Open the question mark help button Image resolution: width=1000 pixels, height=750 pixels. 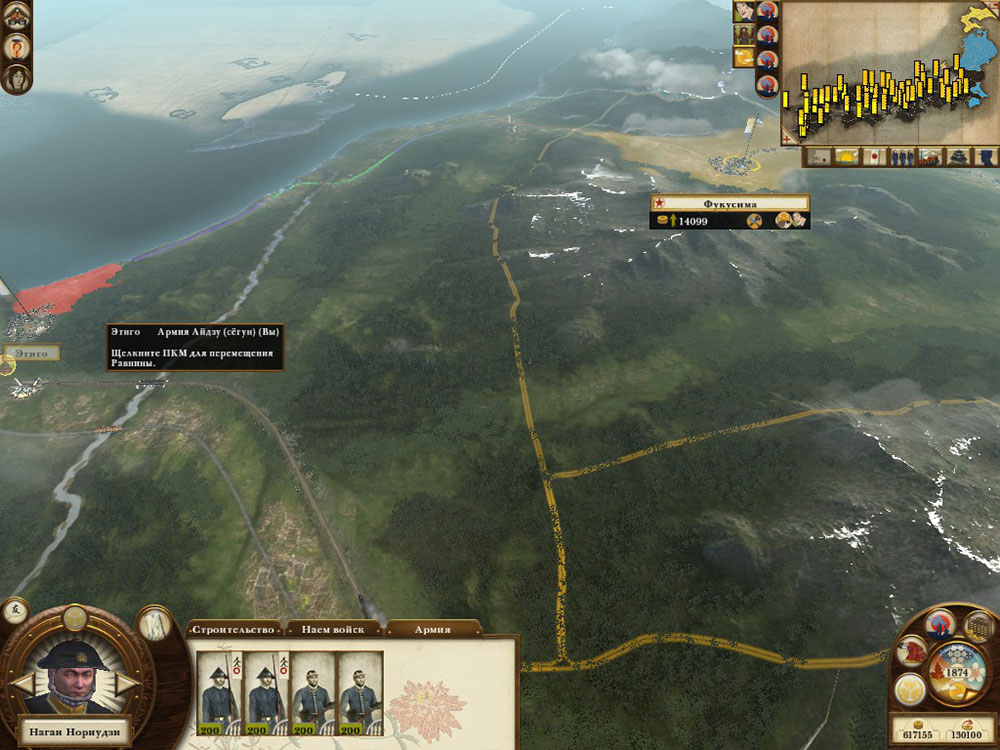point(17,45)
